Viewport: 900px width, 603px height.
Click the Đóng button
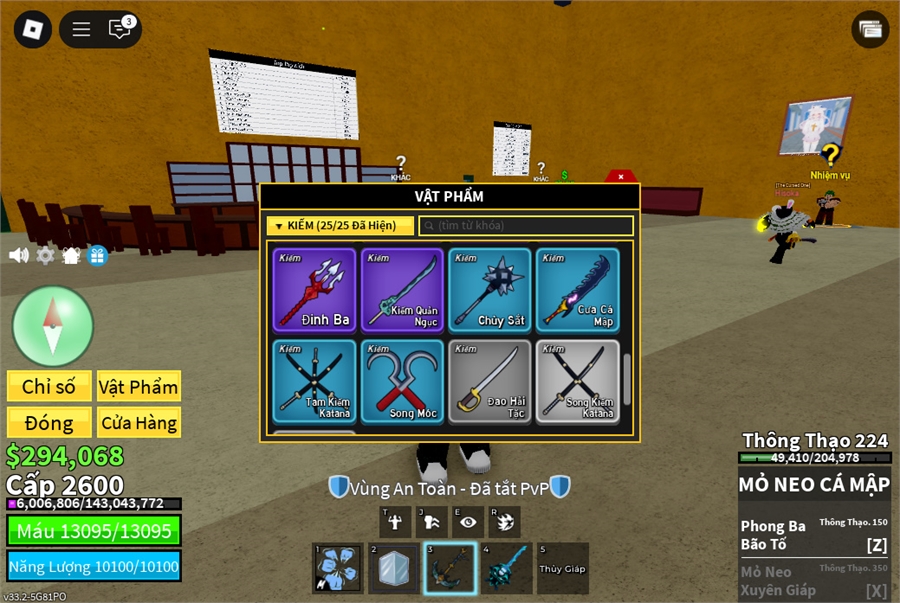tap(49, 422)
